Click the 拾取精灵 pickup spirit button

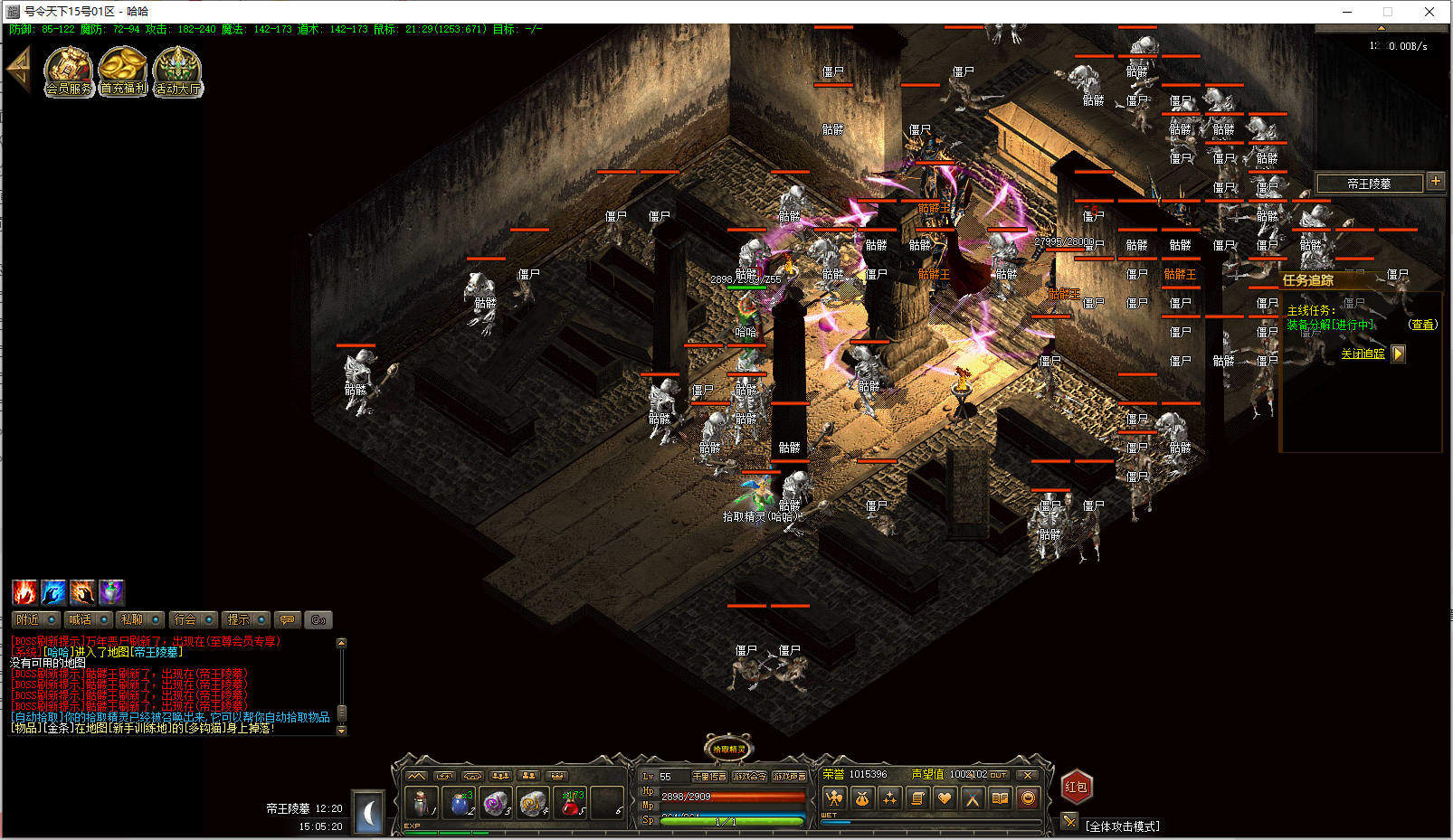(728, 749)
